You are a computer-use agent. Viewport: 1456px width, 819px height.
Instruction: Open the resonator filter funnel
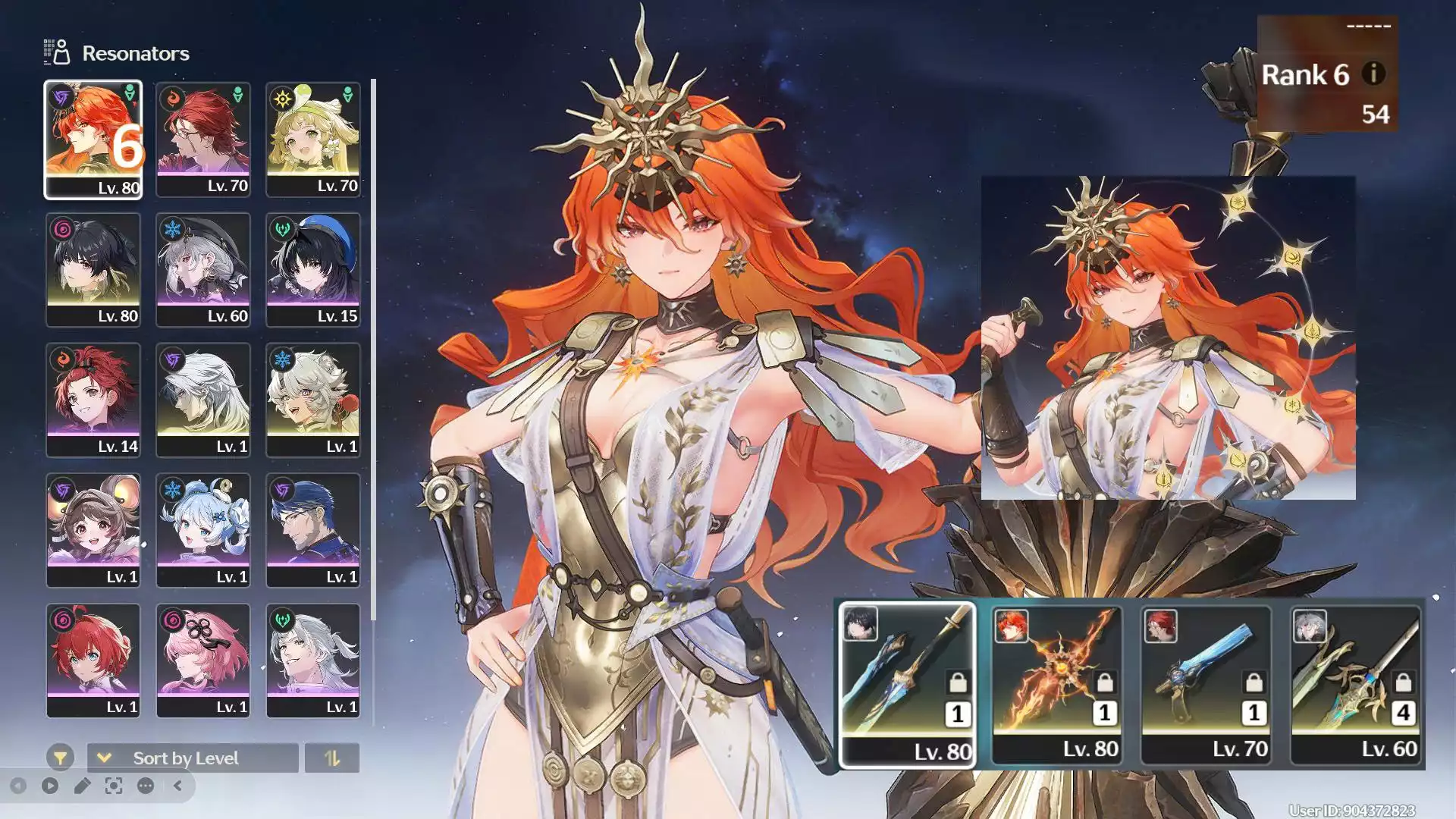[x=60, y=758]
